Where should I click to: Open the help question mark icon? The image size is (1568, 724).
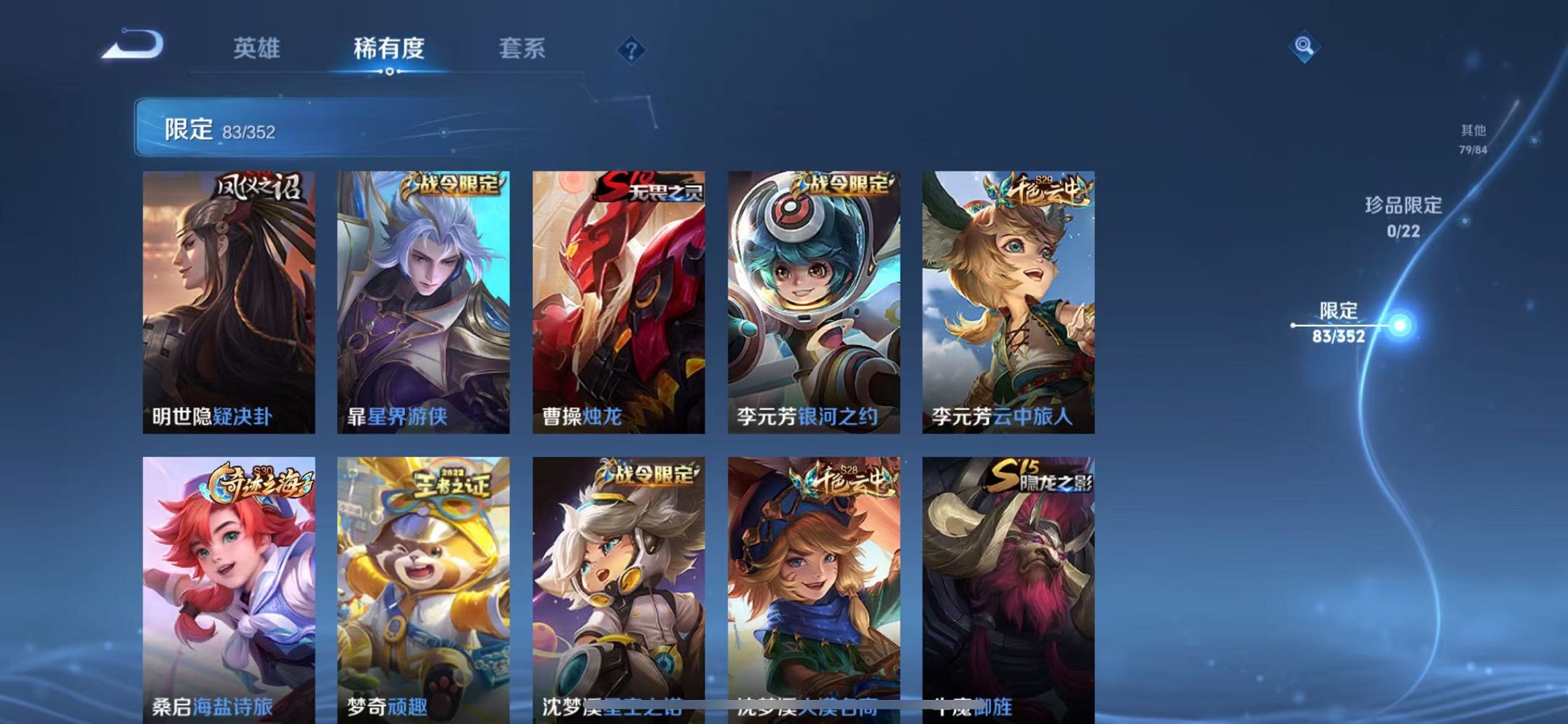632,50
